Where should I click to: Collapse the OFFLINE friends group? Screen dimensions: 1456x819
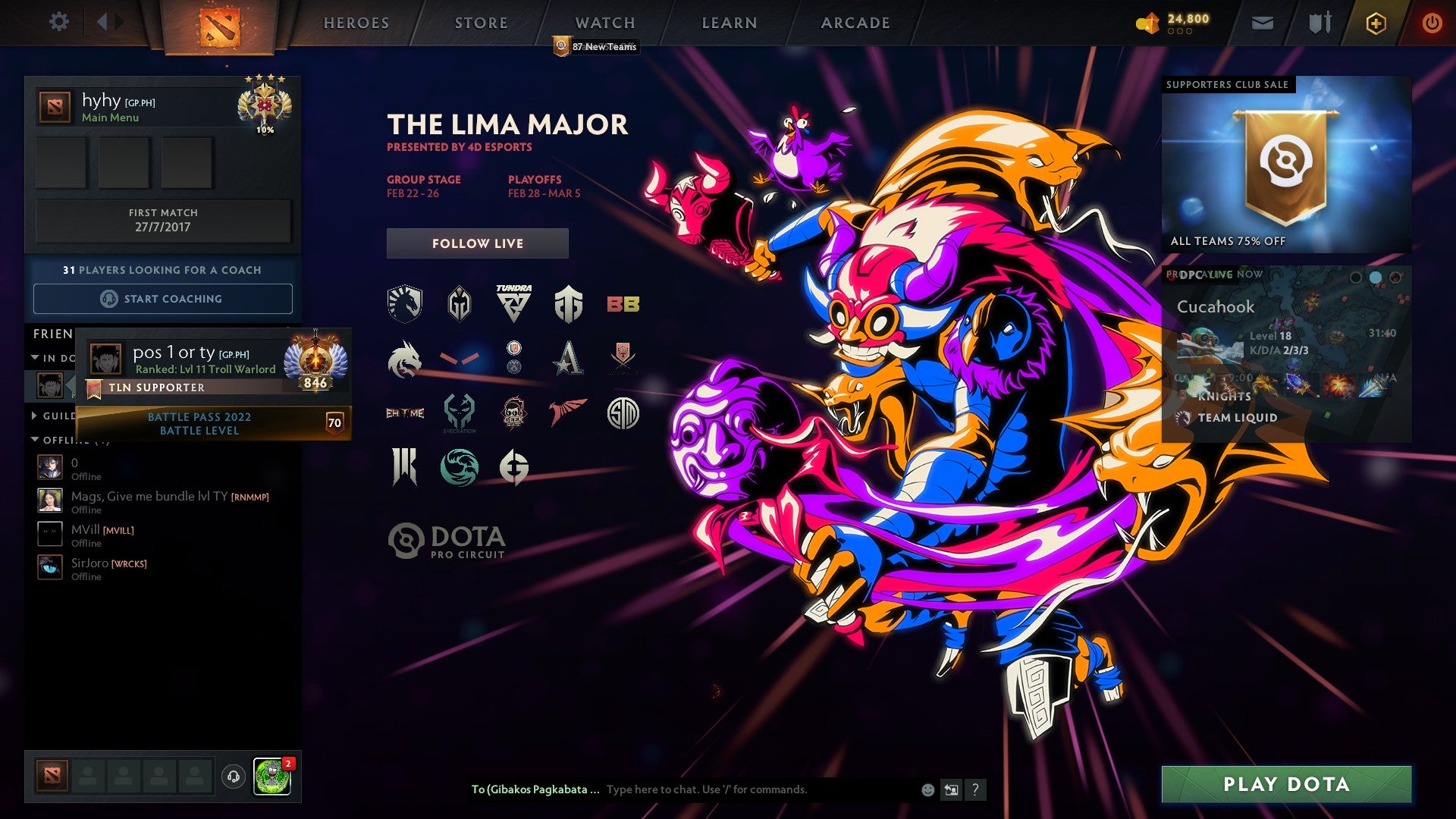[x=33, y=438]
